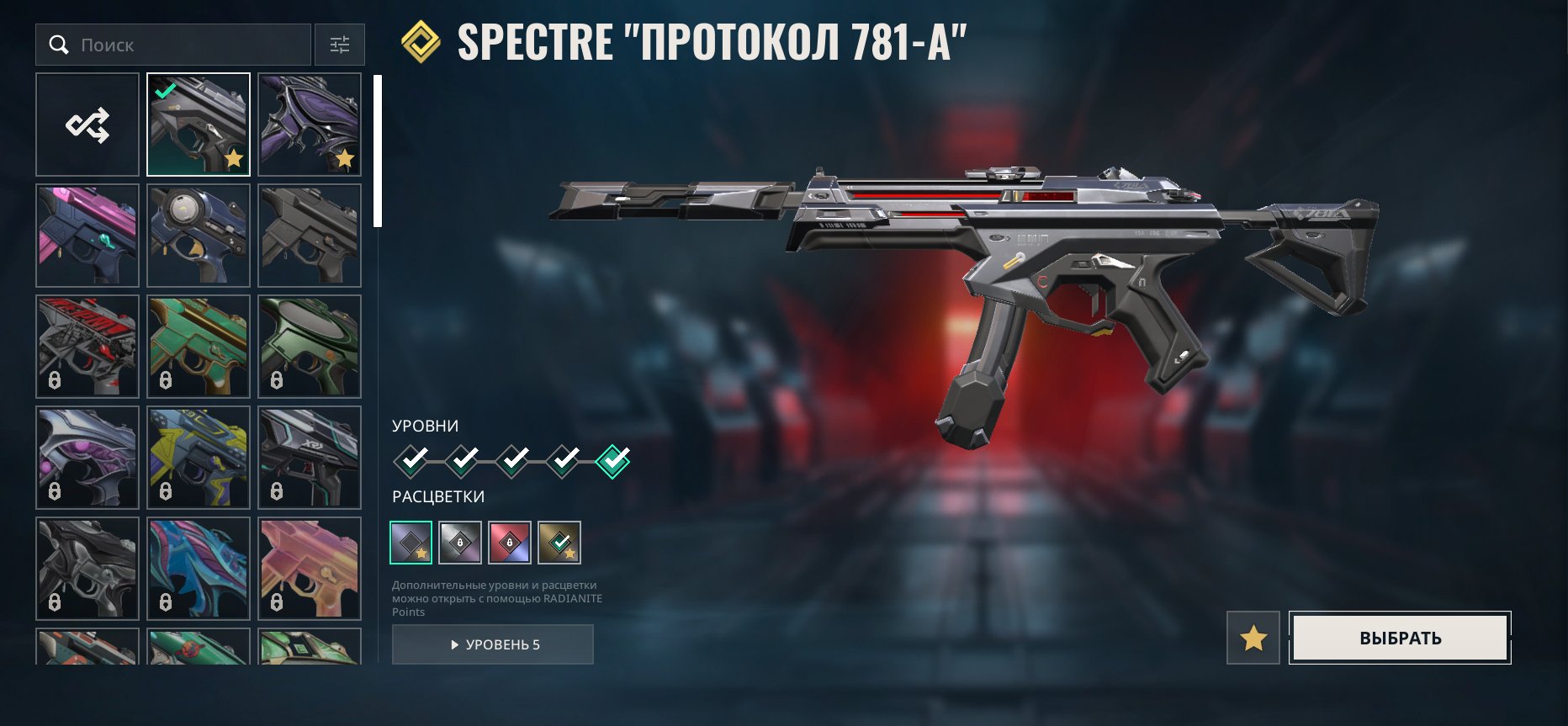
Task: Select the random skin shuffle tile
Action: coord(87,124)
